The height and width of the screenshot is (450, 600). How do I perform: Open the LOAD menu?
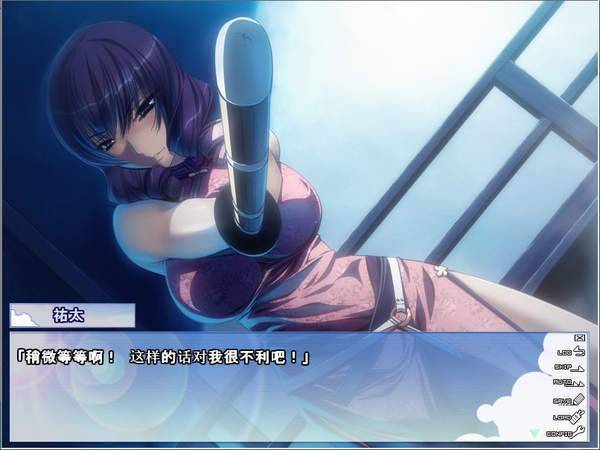click(x=566, y=417)
